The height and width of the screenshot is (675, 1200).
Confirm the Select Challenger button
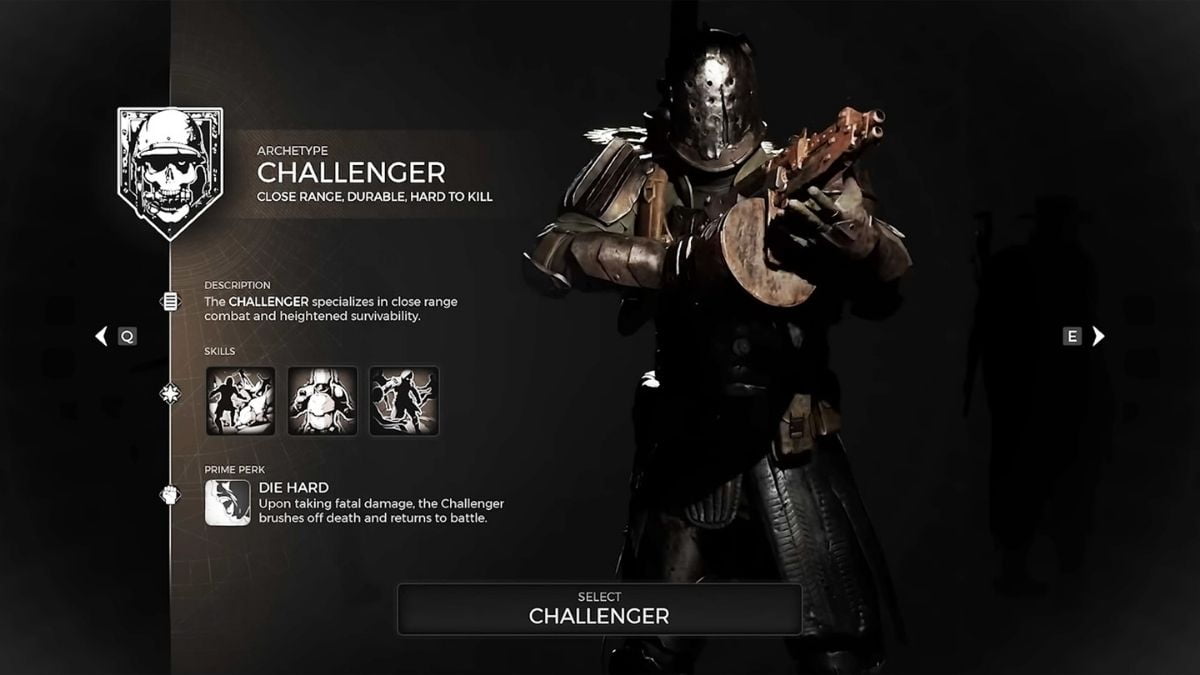coord(599,609)
